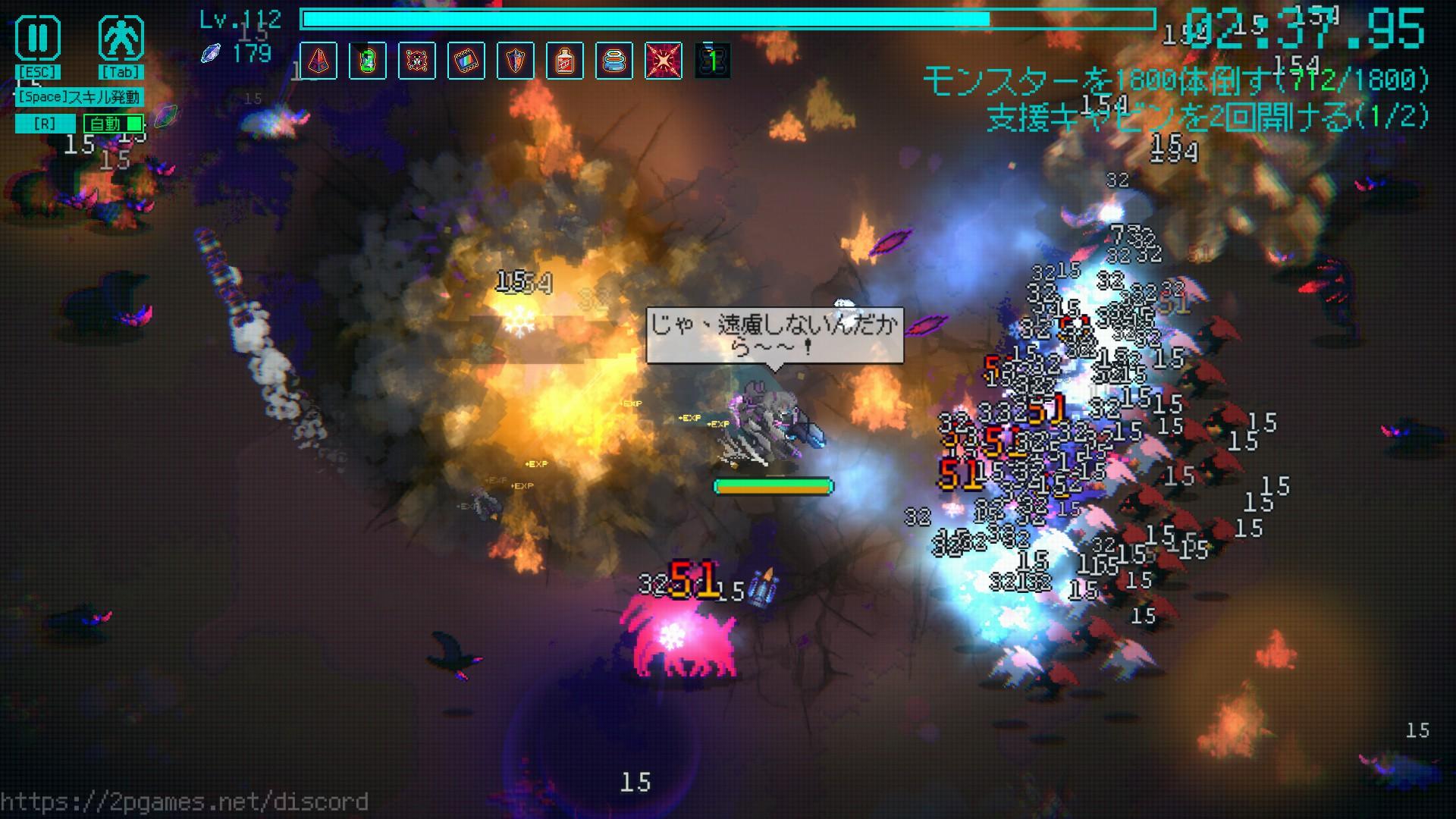View the モンスターを1800体倒す objective
Screen dimensions: 1456x819
pyautogui.click(x=1175, y=80)
